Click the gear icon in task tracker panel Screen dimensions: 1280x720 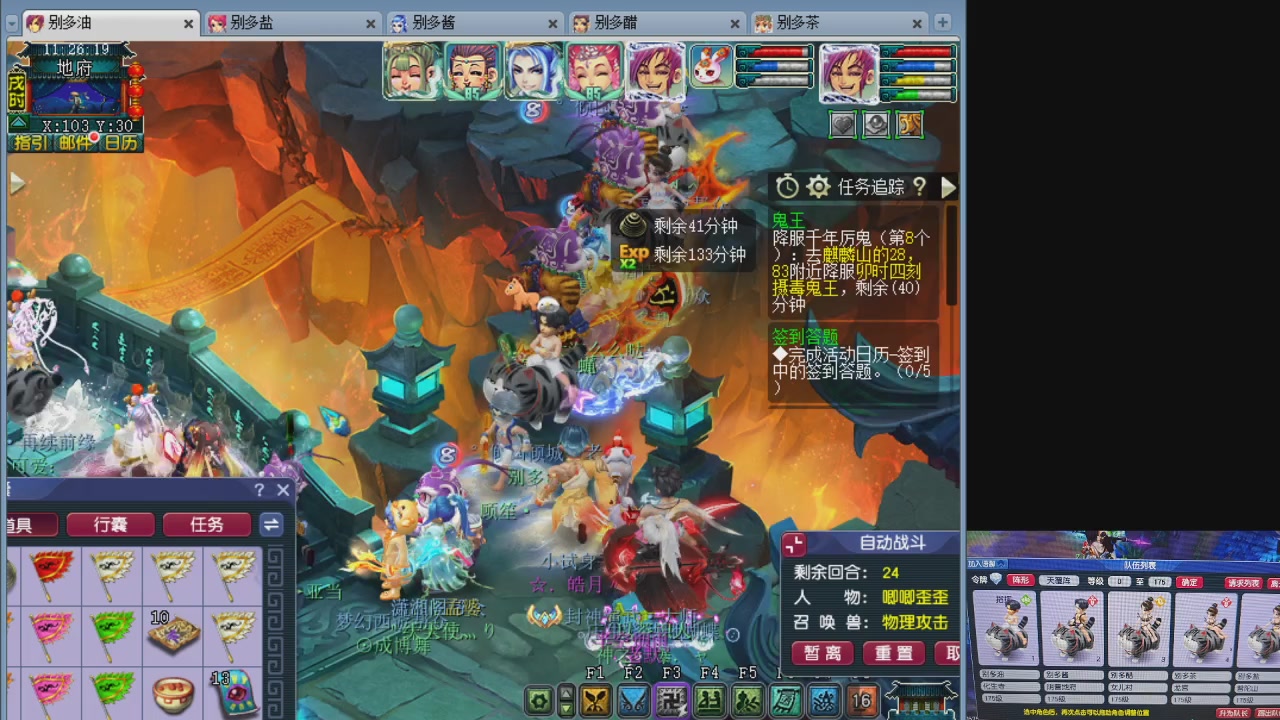coord(818,187)
